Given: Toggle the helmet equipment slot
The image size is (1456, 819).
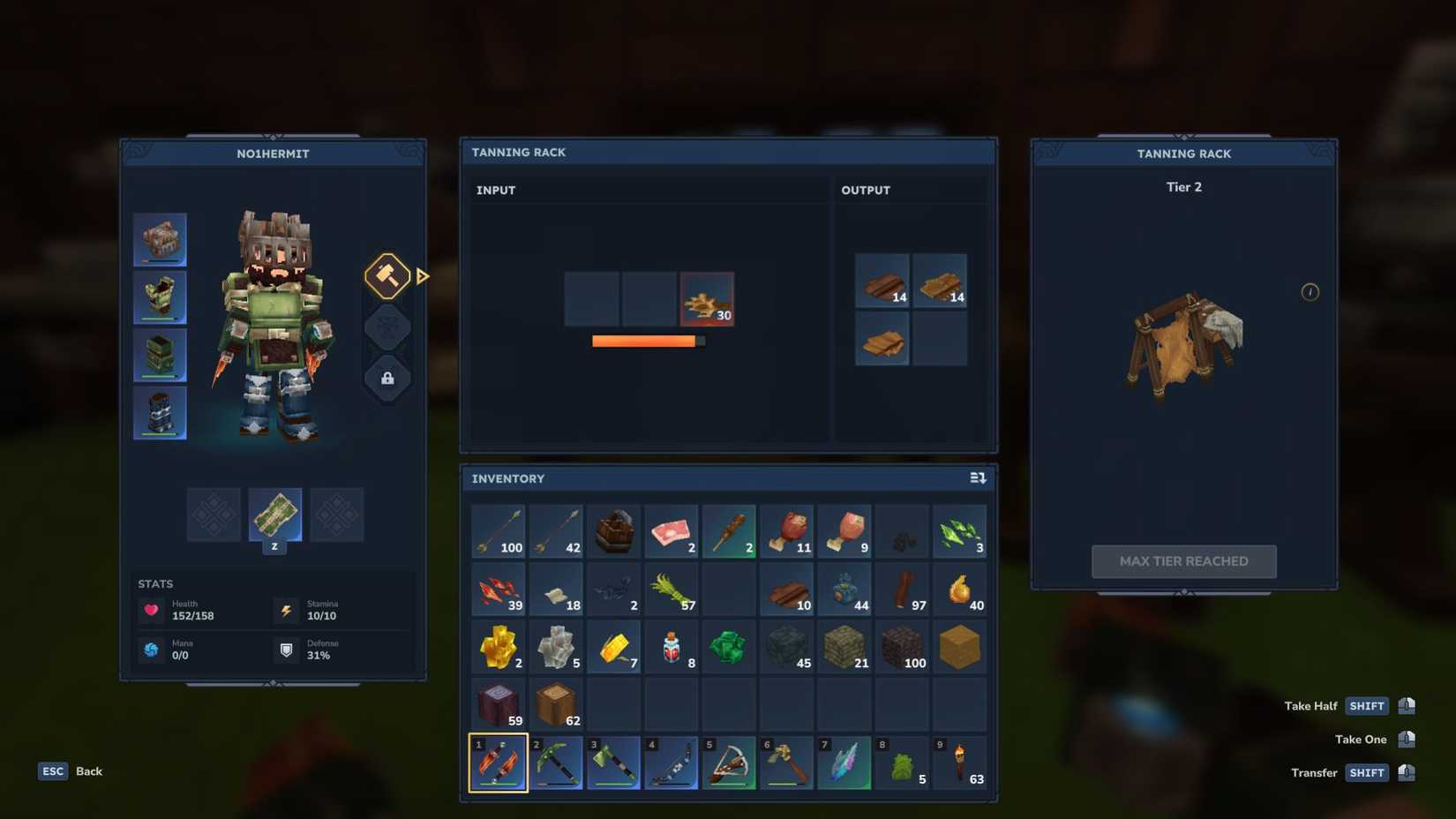Looking at the screenshot, I should coord(160,238).
